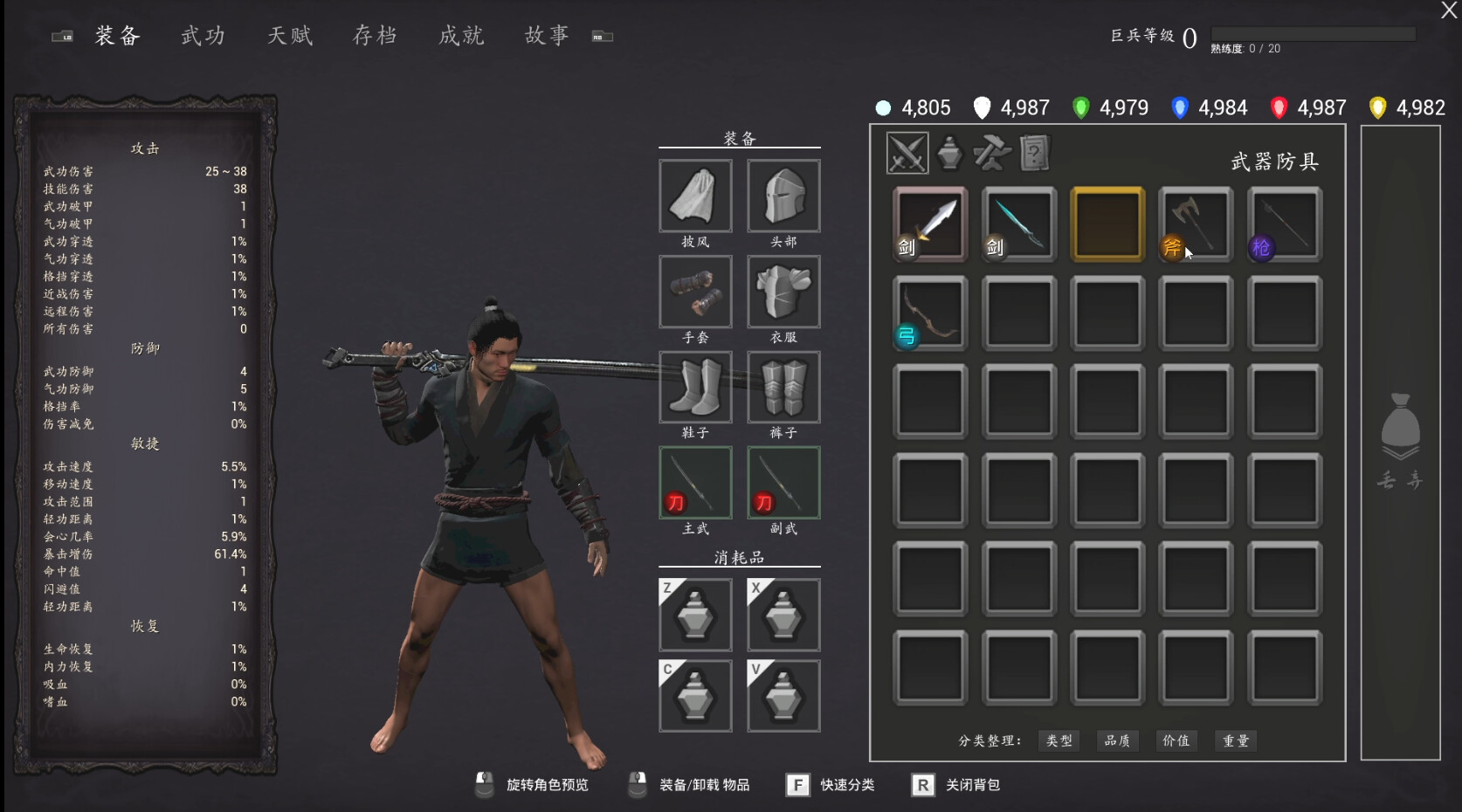Viewport: 1462px width, 812px height.
Task: Select the bow (弓) in the inventory
Action: (929, 313)
